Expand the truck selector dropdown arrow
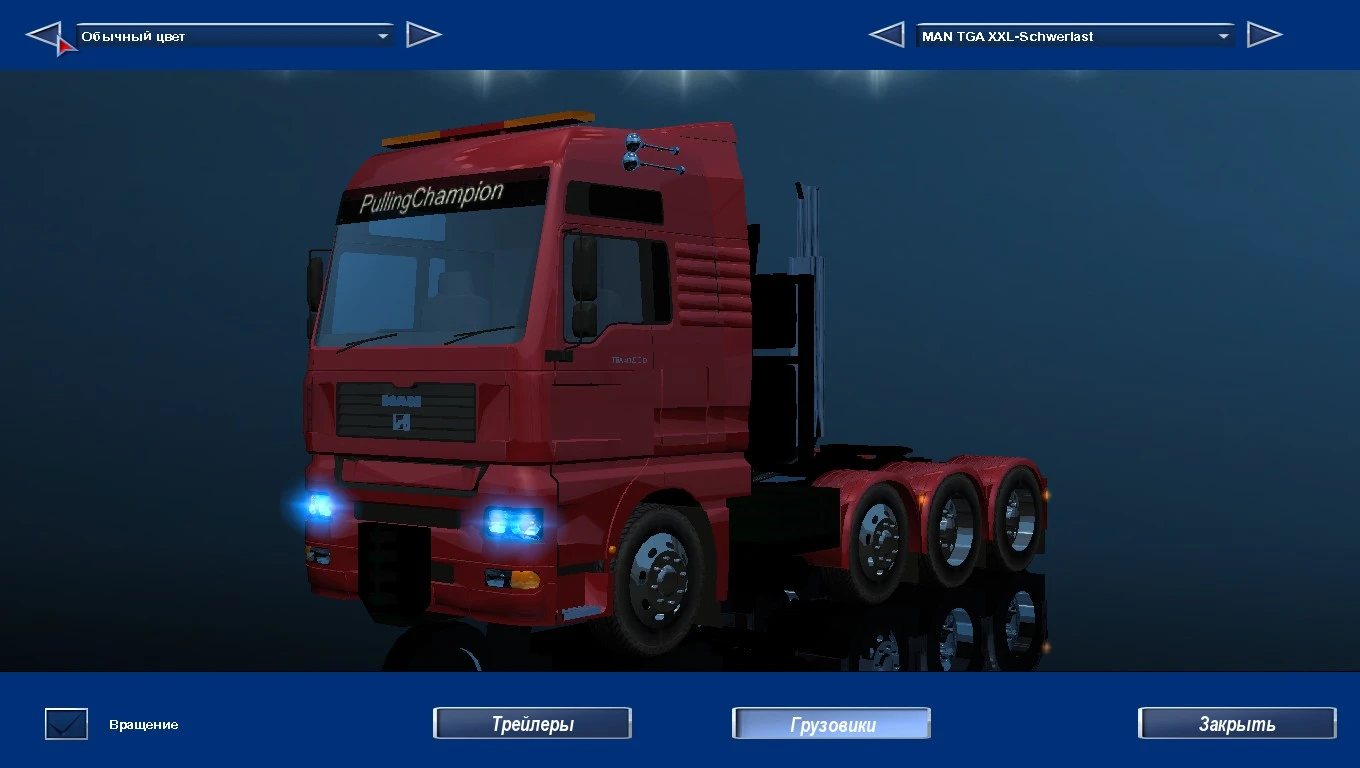The image size is (1360, 768). click(x=1224, y=35)
